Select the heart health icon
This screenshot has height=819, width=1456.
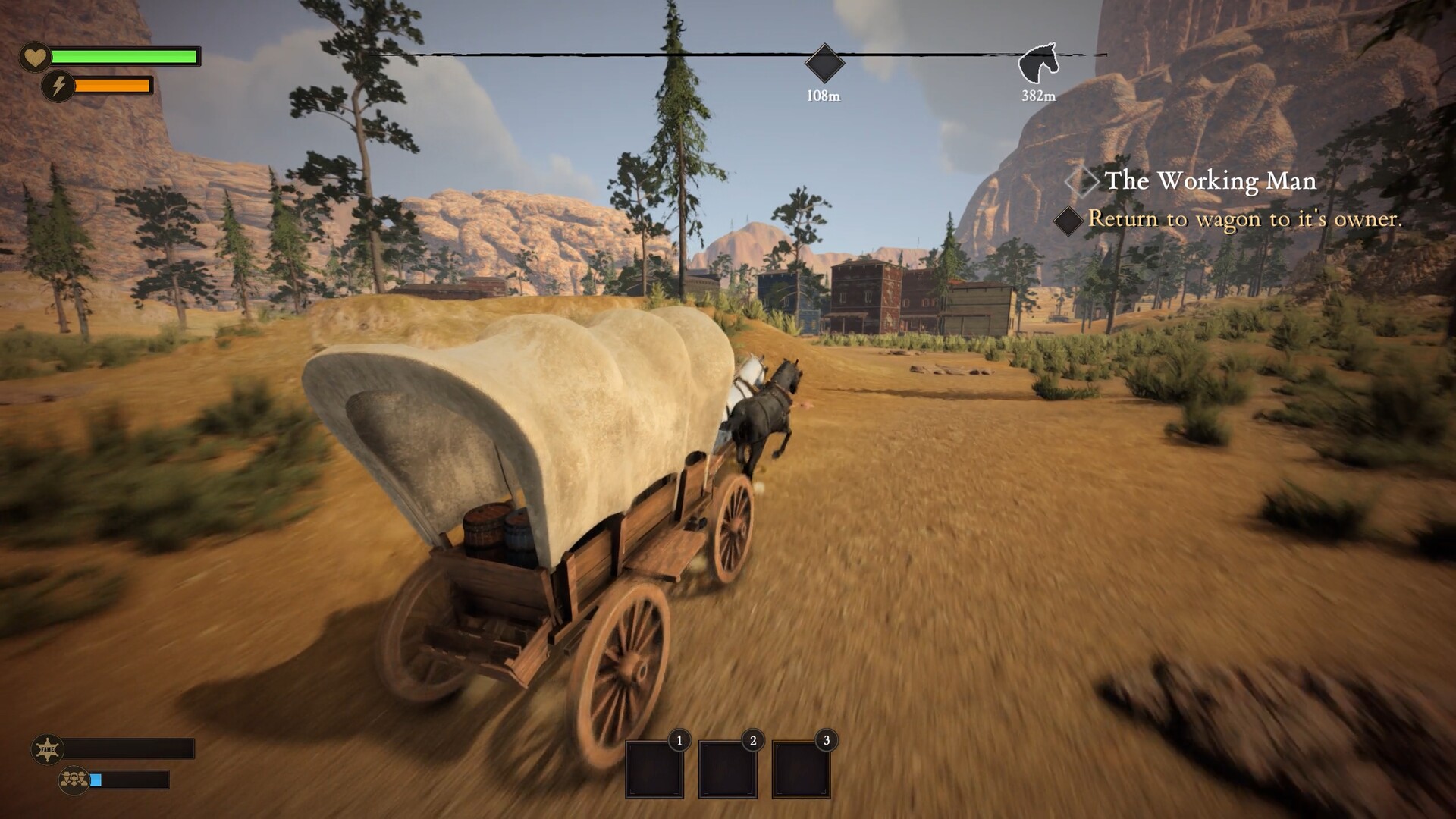[x=33, y=56]
